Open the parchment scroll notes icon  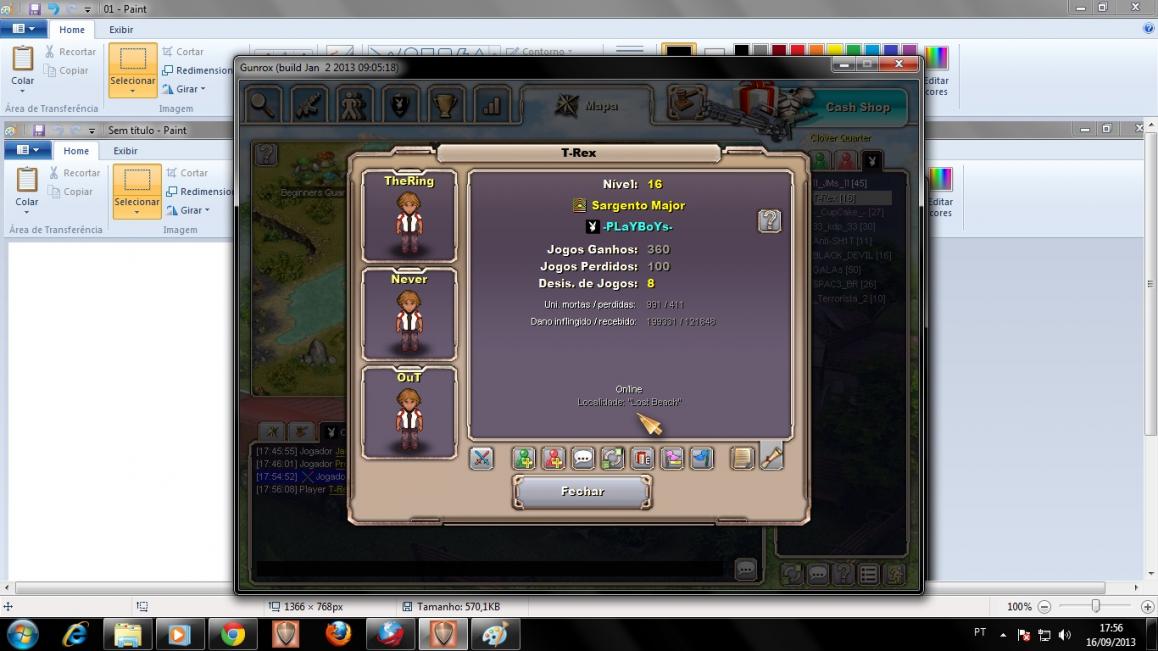point(741,458)
